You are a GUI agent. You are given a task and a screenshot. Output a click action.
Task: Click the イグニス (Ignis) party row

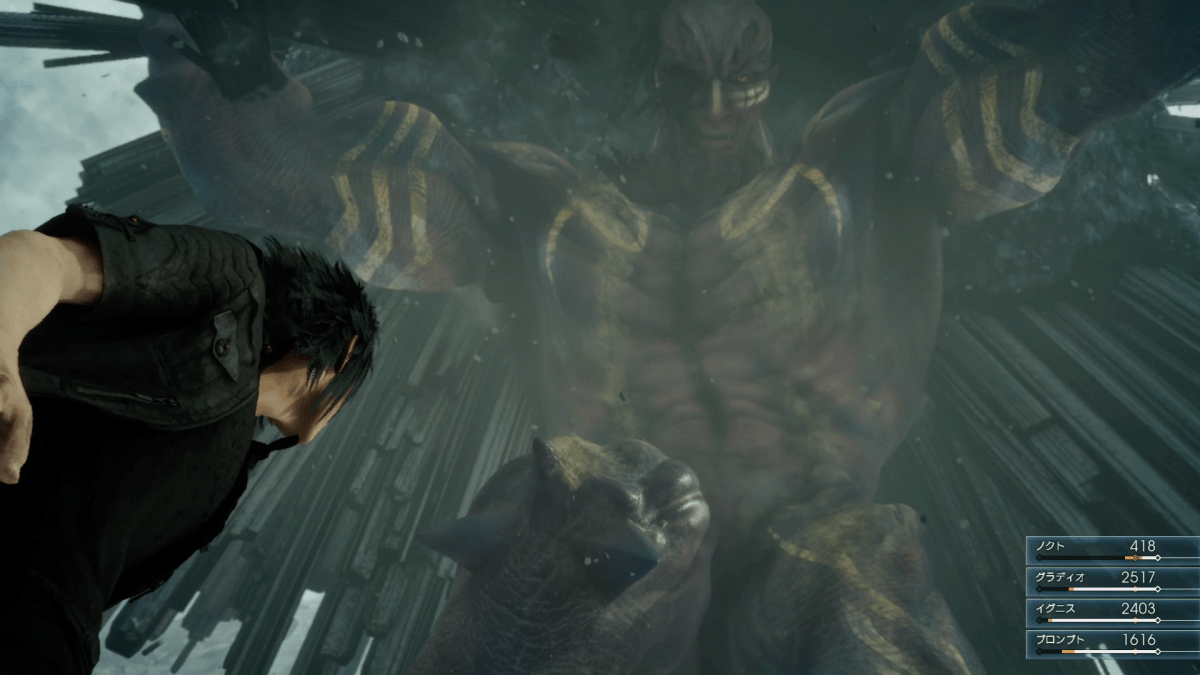(1112, 611)
